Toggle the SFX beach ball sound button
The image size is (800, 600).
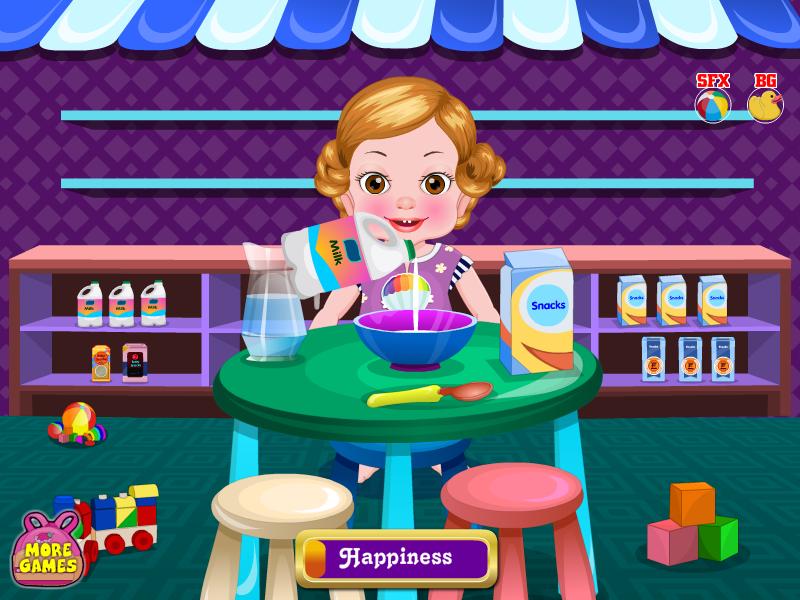[x=713, y=105]
